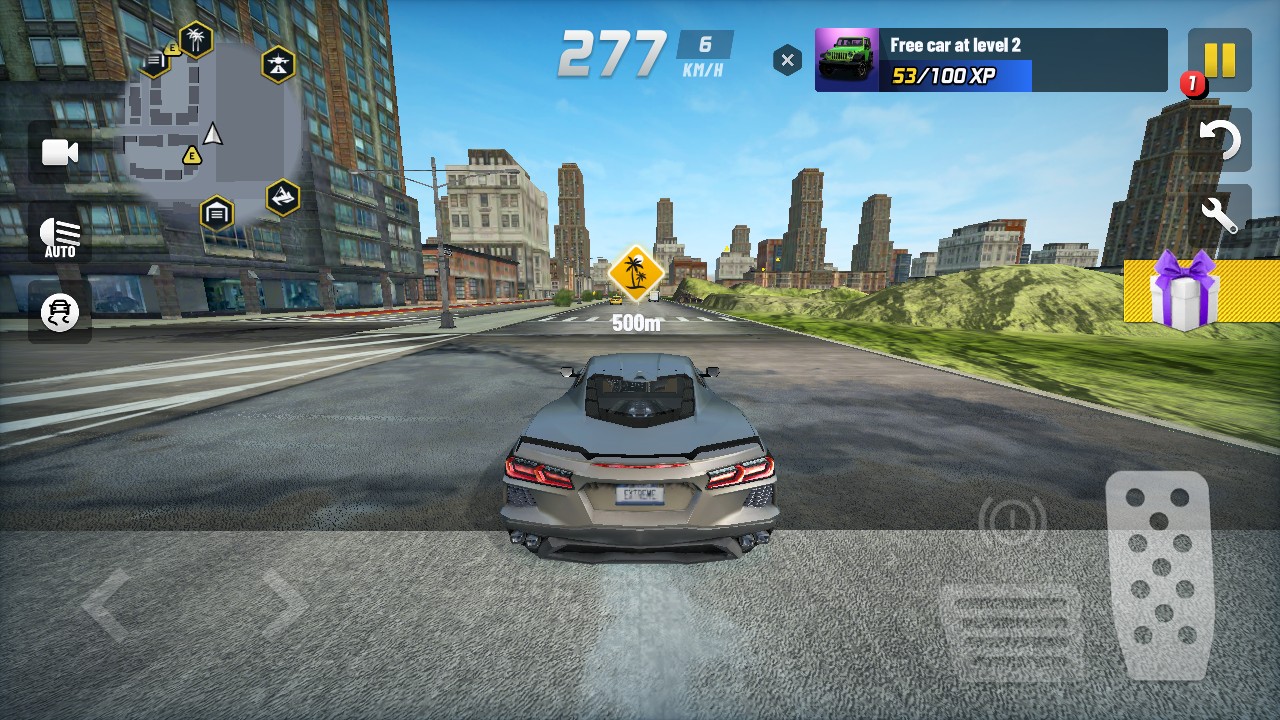
Task: Select the garage marker on the minimap
Action: tap(216, 213)
